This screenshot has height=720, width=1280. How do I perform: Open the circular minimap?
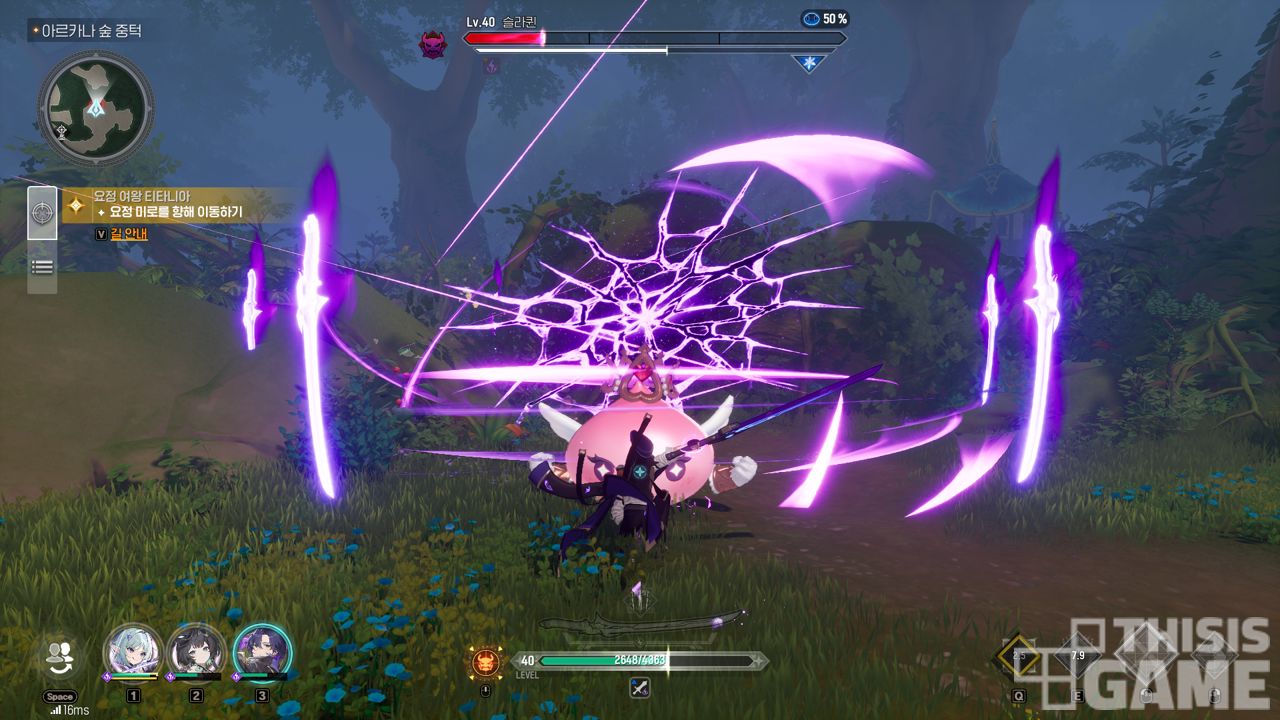click(x=95, y=107)
